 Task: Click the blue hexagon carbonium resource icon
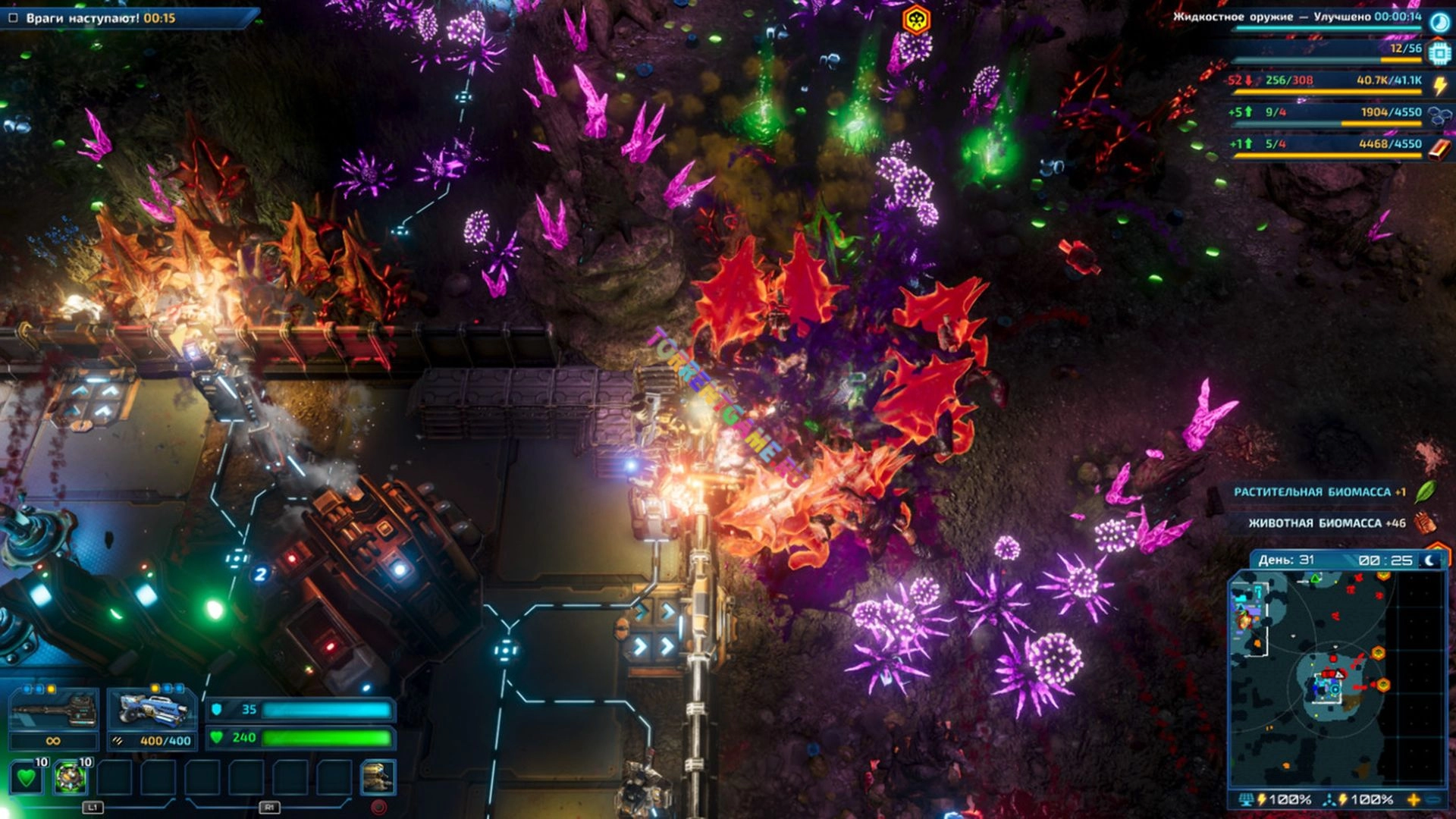point(1439,116)
